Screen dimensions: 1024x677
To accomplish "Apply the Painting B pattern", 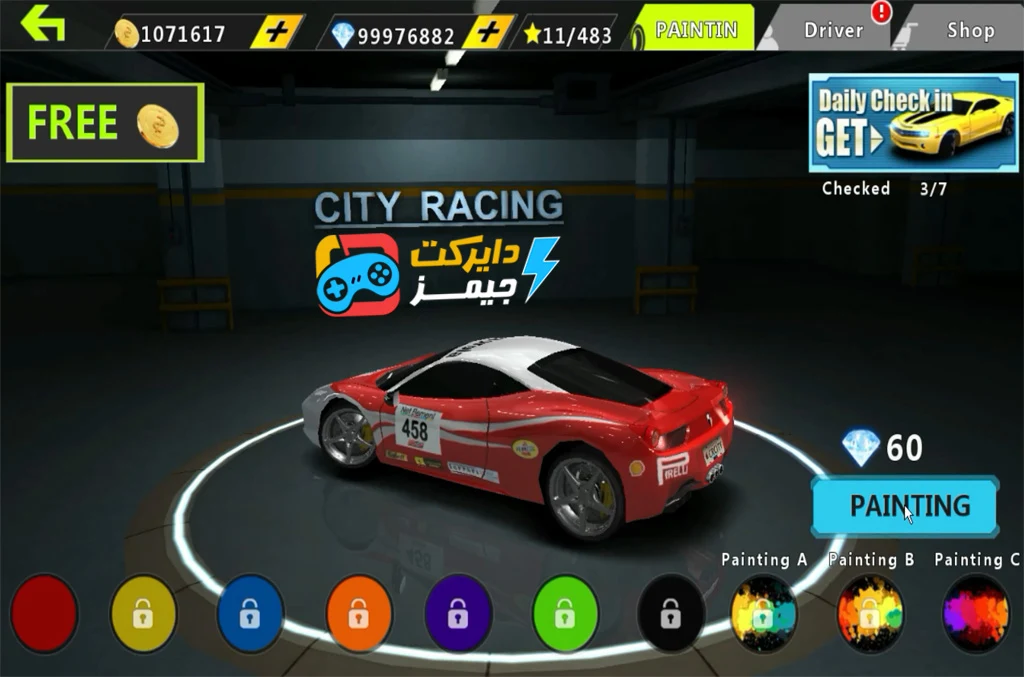I will tap(870, 613).
